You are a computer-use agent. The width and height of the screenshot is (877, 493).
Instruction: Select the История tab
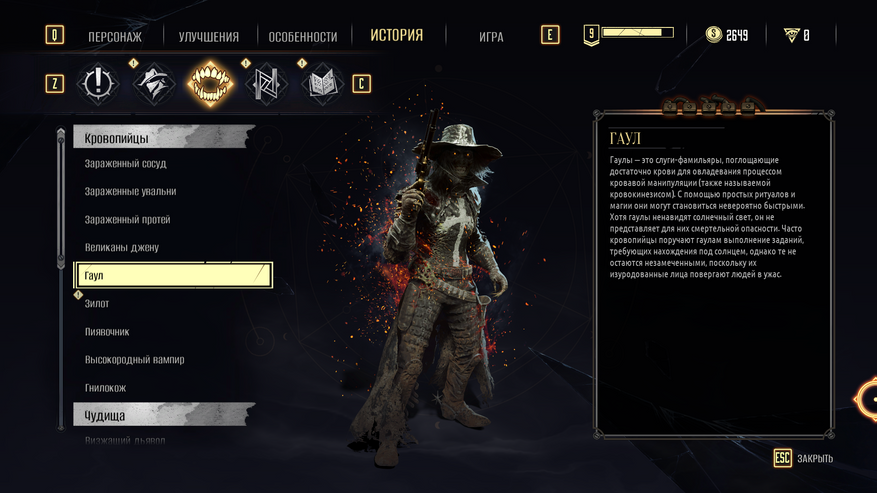396,36
